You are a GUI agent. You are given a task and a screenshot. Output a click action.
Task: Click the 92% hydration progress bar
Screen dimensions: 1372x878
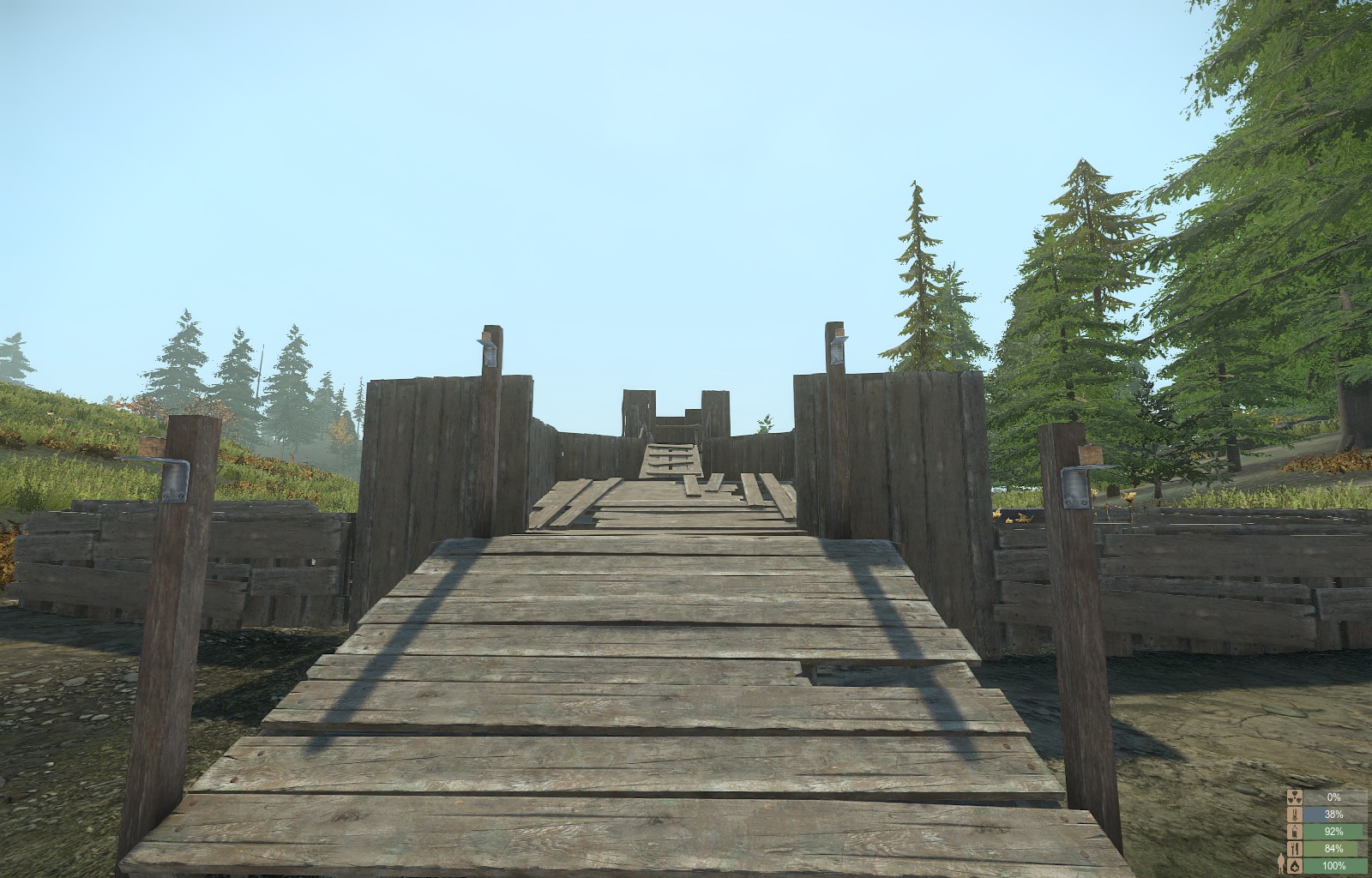[1333, 830]
